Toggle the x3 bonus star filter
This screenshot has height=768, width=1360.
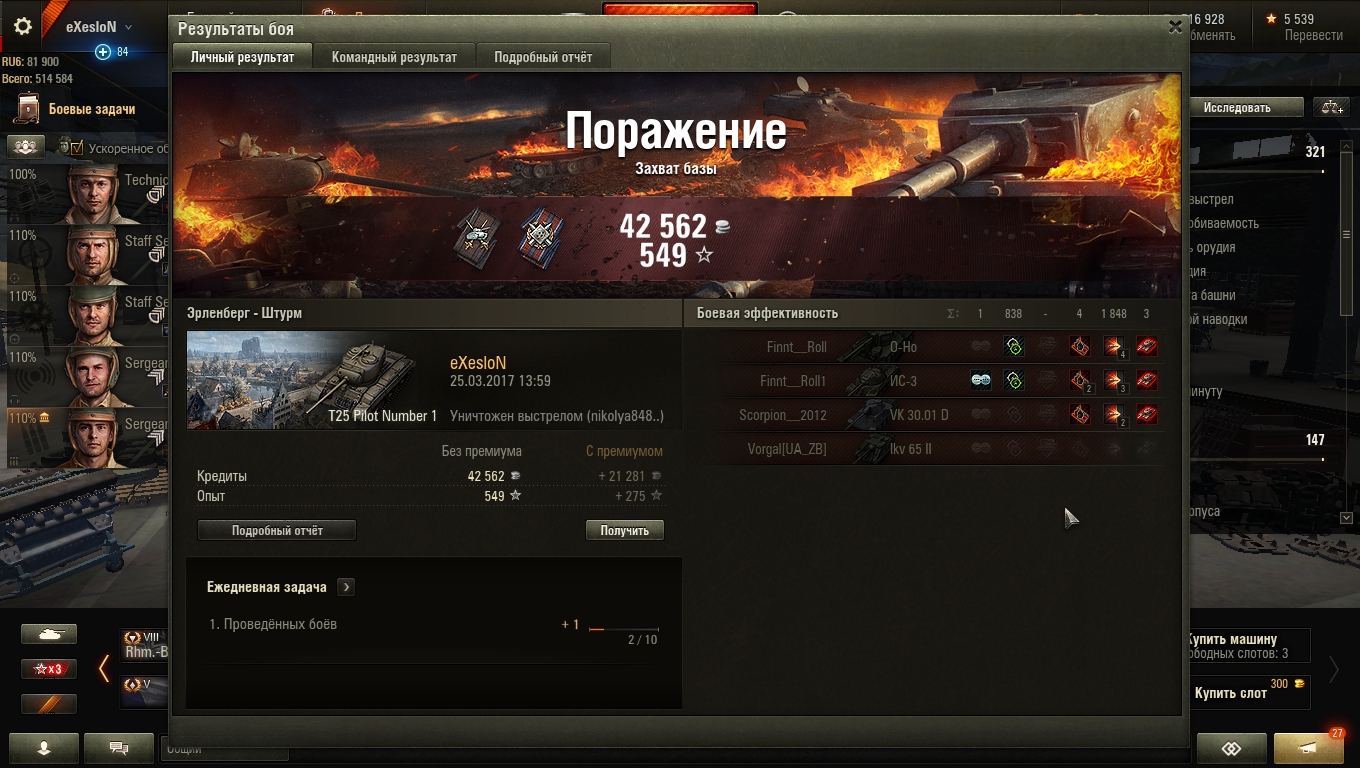tap(49, 669)
